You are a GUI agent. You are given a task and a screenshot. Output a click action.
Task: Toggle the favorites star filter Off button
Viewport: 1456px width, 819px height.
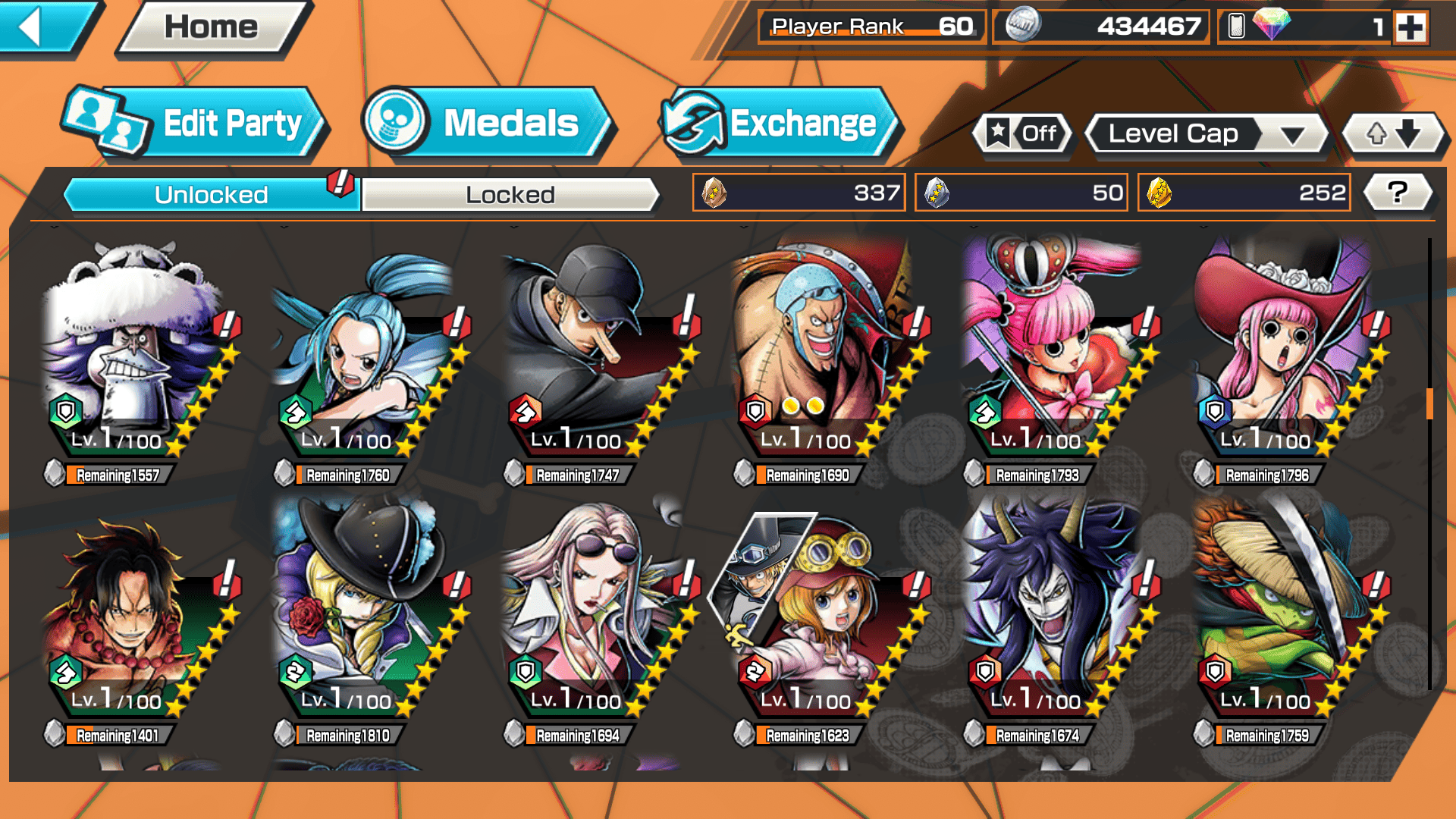[1024, 134]
